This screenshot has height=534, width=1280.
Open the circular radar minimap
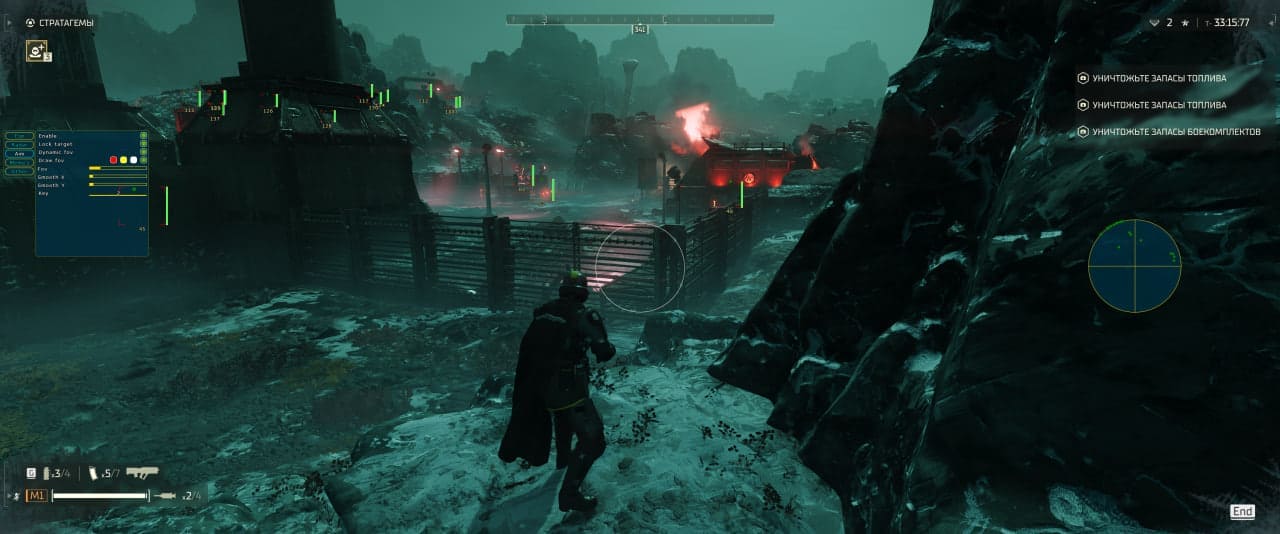[1134, 266]
